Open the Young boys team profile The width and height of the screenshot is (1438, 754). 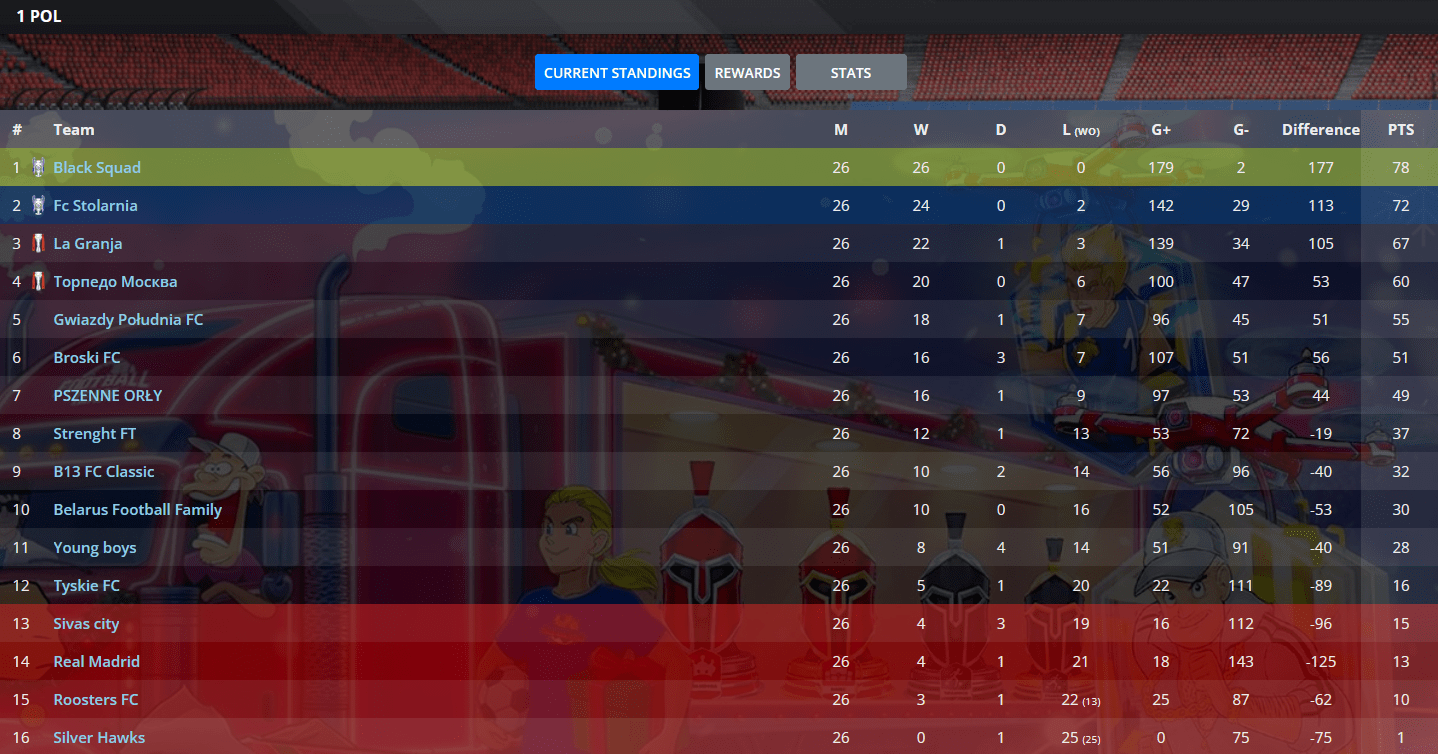tap(95, 548)
